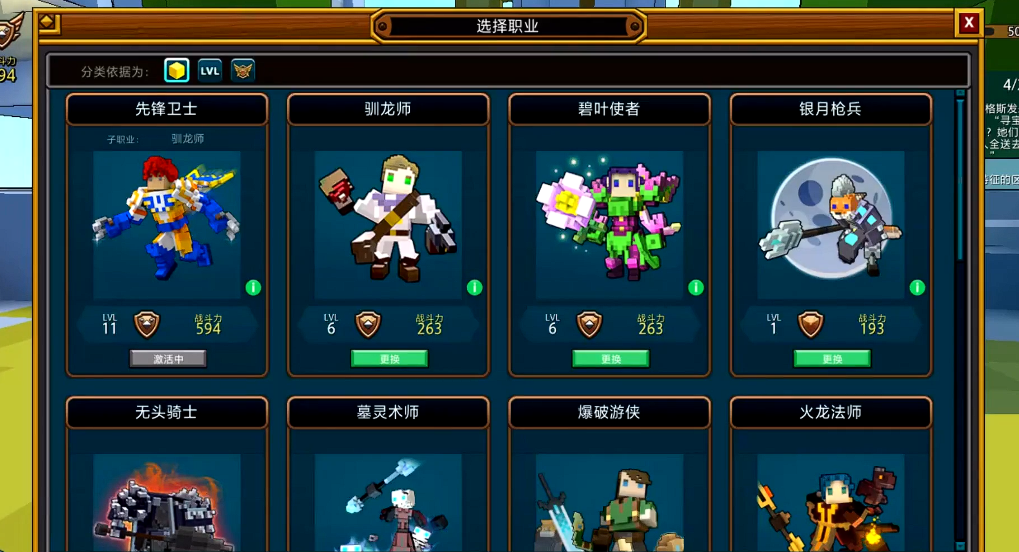Sort classes by LVL level

pos(210,70)
